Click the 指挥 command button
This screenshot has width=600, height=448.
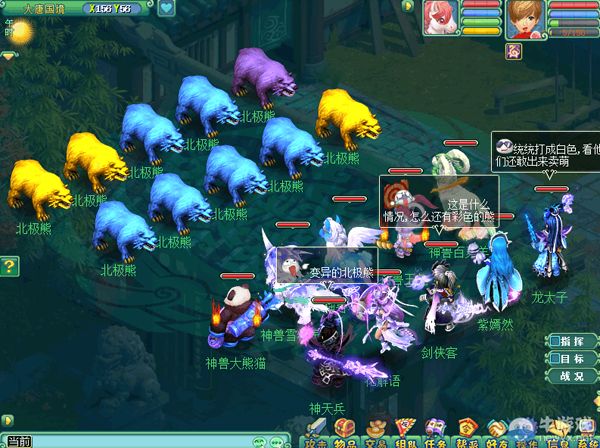tap(570, 341)
